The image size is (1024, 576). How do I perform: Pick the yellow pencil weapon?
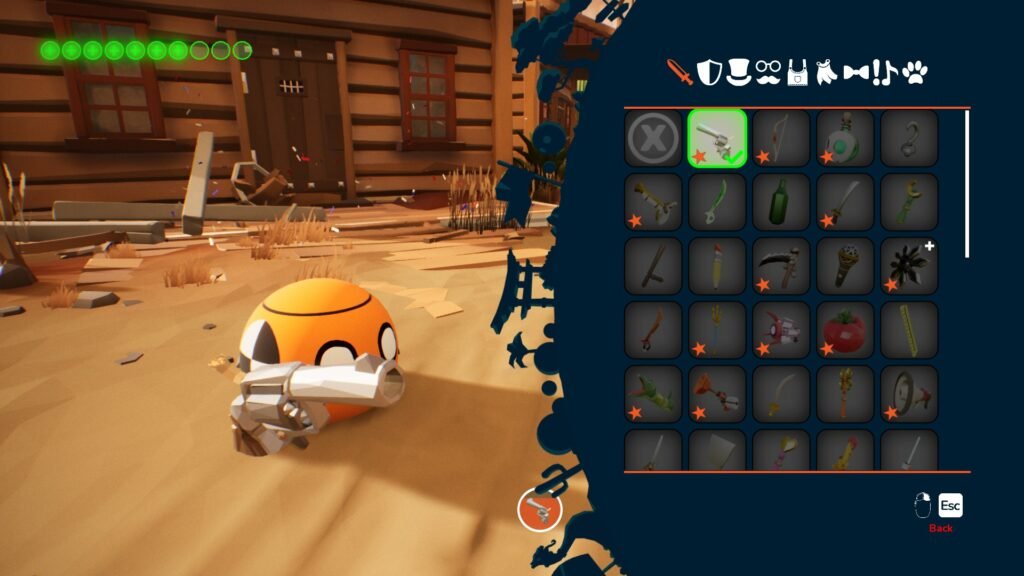point(717,266)
